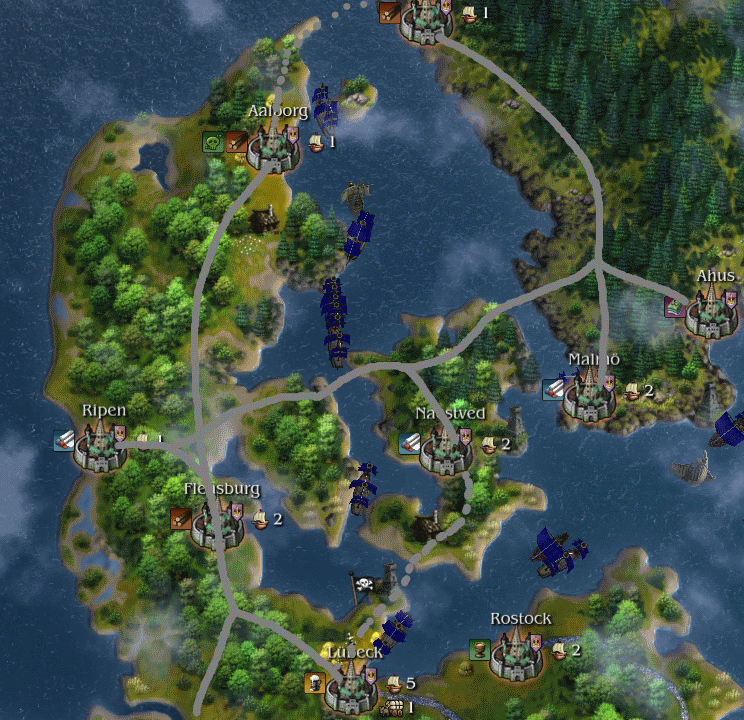Click the cloth goods icon beside Naestved
Screen dimensions: 744x720
[409, 443]
